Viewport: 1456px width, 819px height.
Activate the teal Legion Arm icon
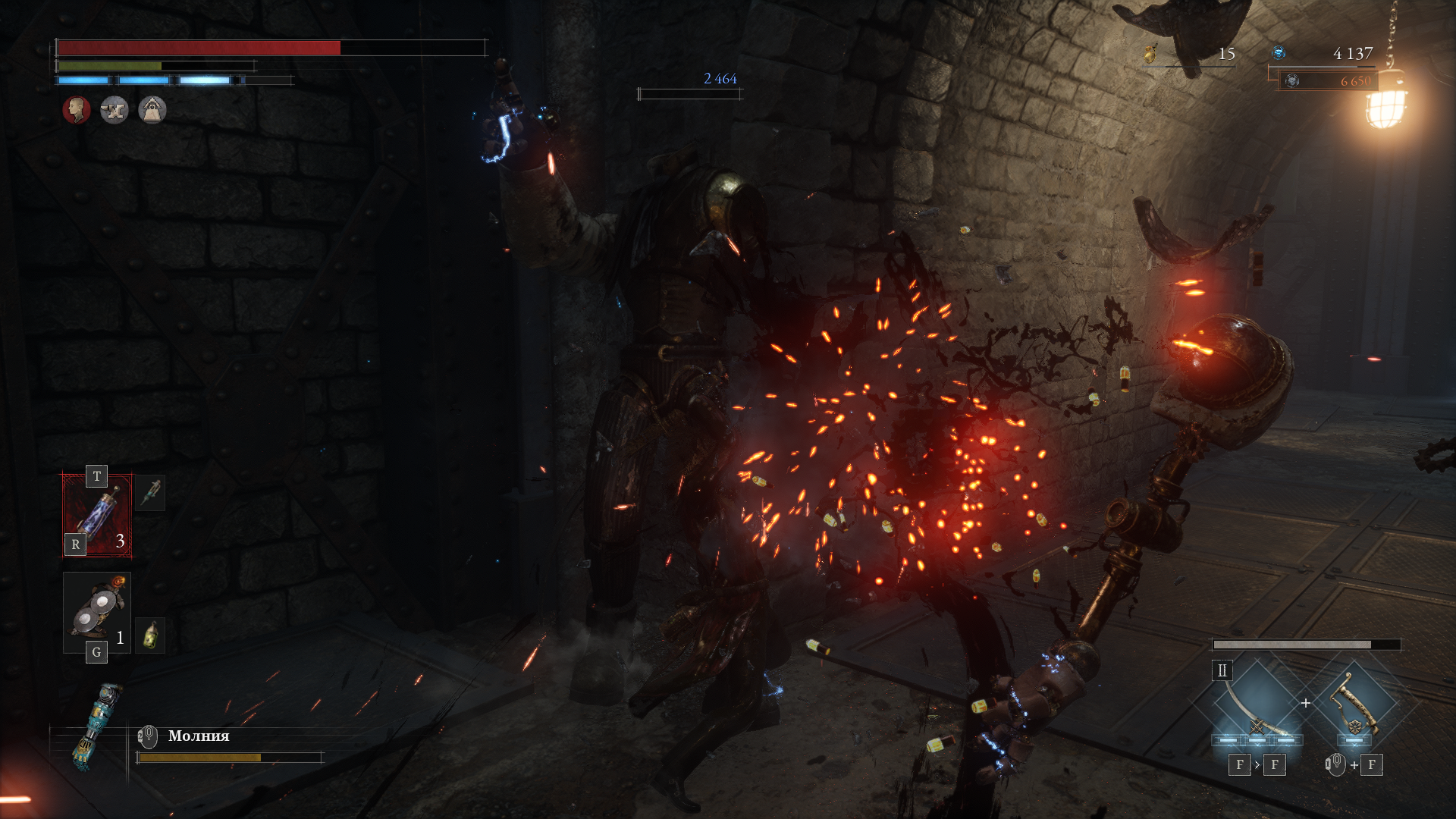(x=96, y=725)
